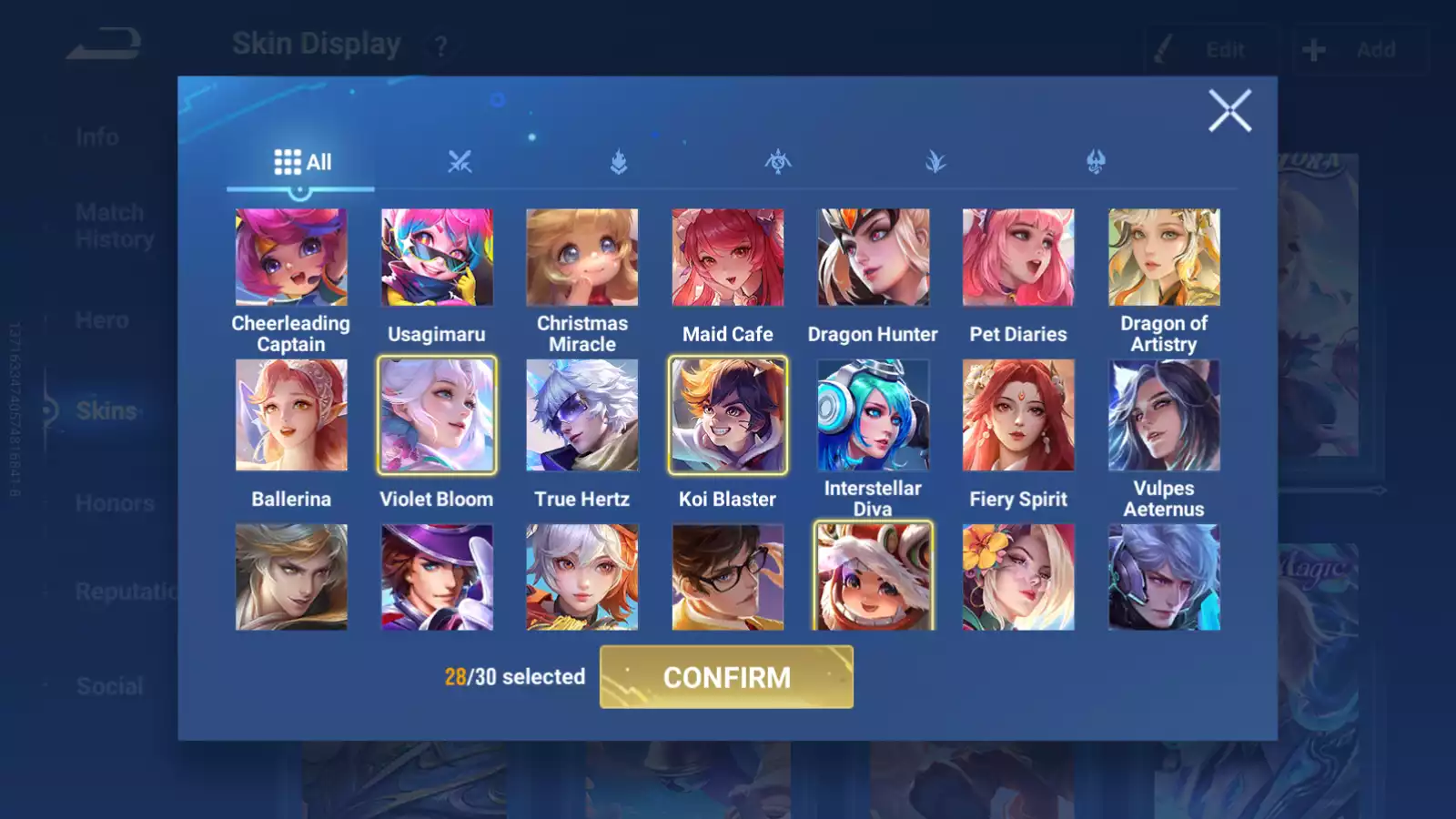
Task: Open the Marksman role filter icon
Action: 936,162
